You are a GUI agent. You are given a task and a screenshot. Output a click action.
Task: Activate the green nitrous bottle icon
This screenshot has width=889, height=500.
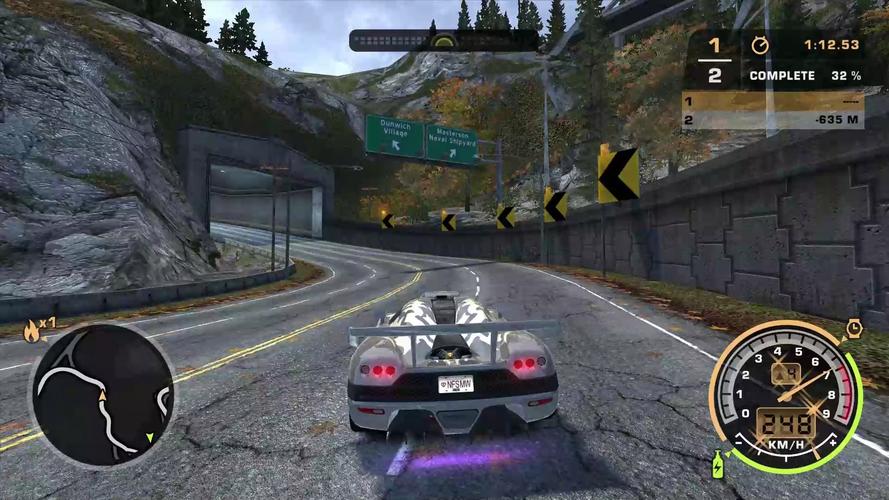pyautogui.click(x=717, y=465)
